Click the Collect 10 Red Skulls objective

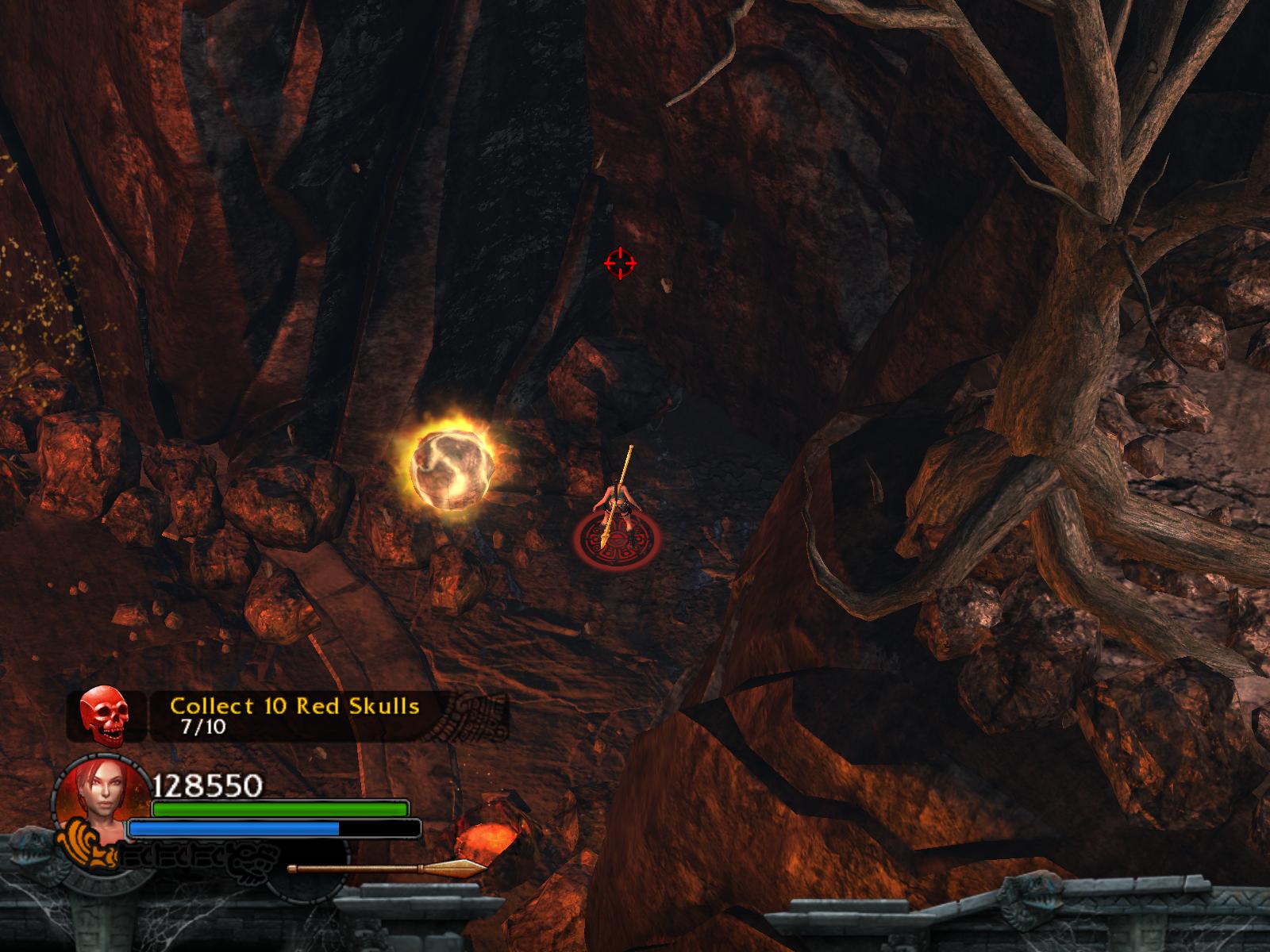294,705
